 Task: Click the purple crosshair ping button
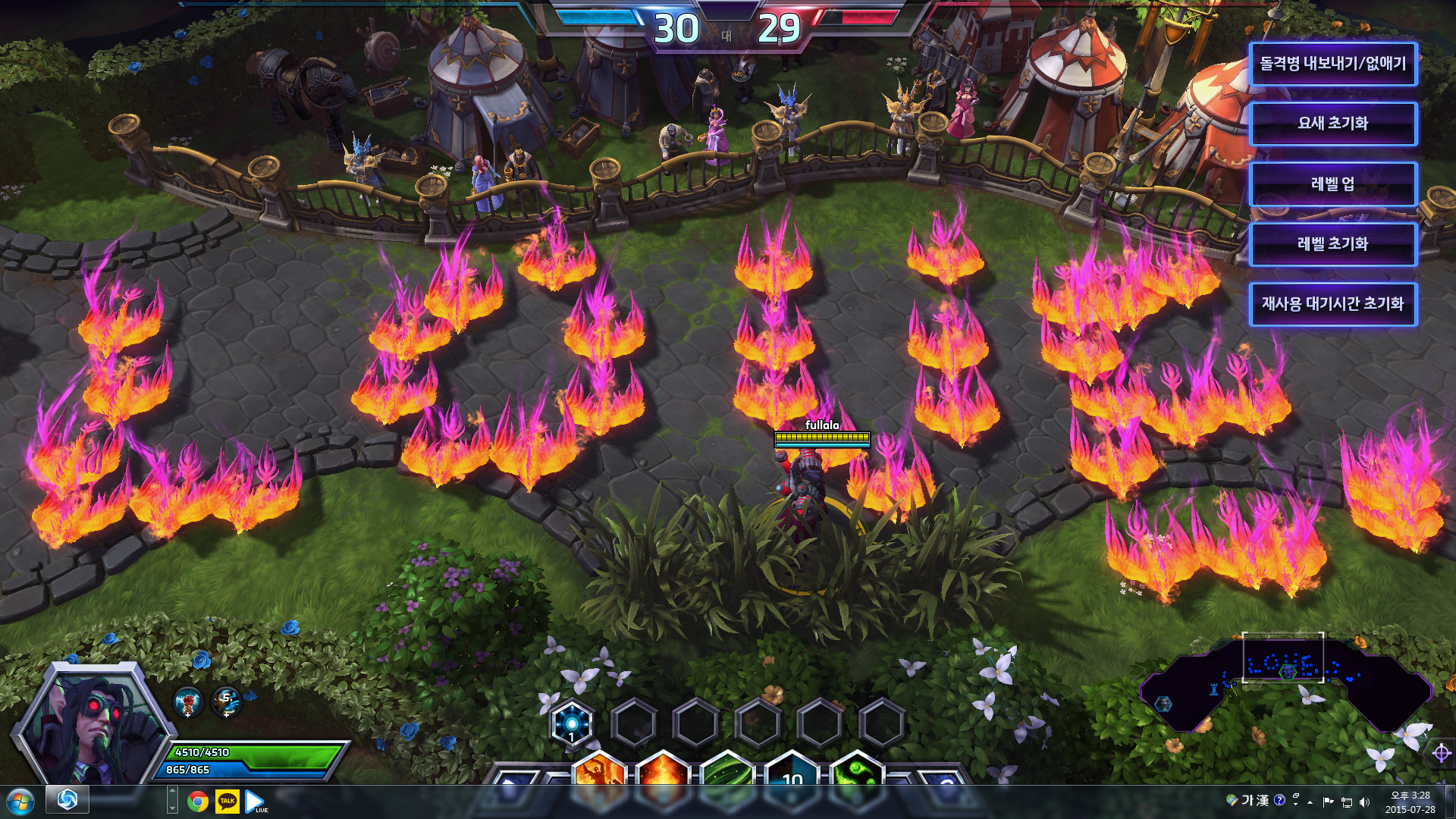tap(1441, 753)
